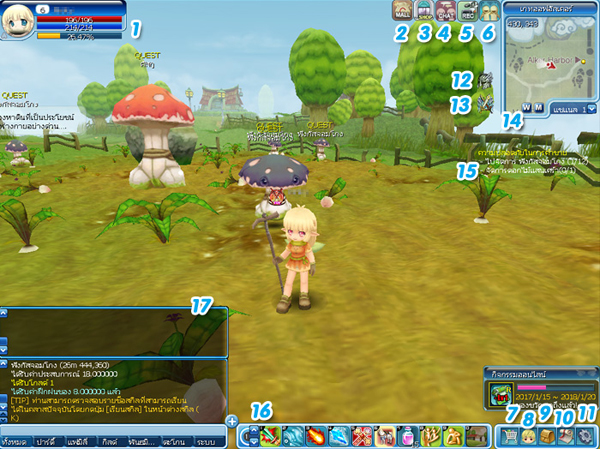Open the CHAT button
600x449 pixels.
447,10
